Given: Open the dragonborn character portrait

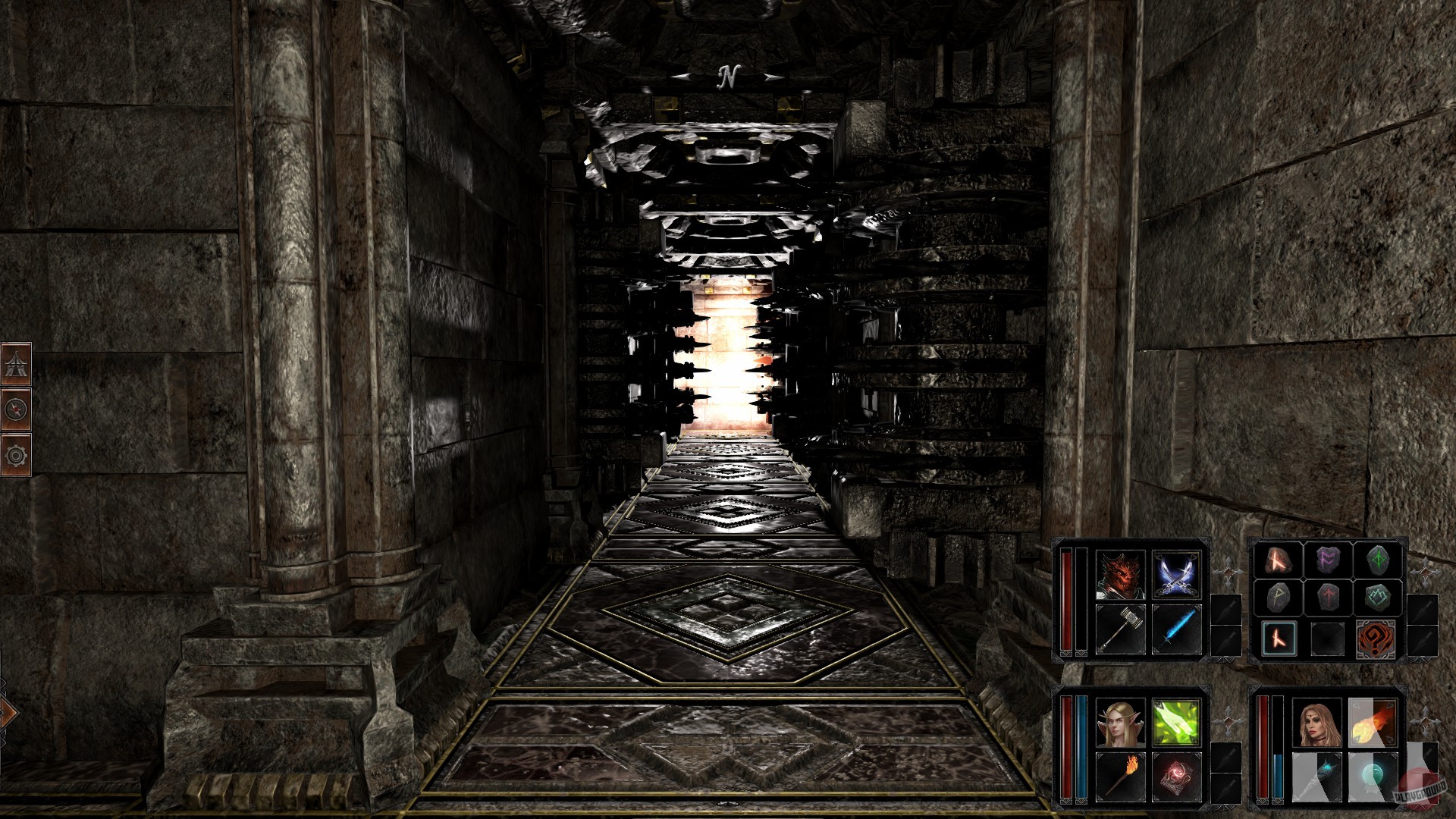Looking at the screenshot, I should pos(1121,576).
